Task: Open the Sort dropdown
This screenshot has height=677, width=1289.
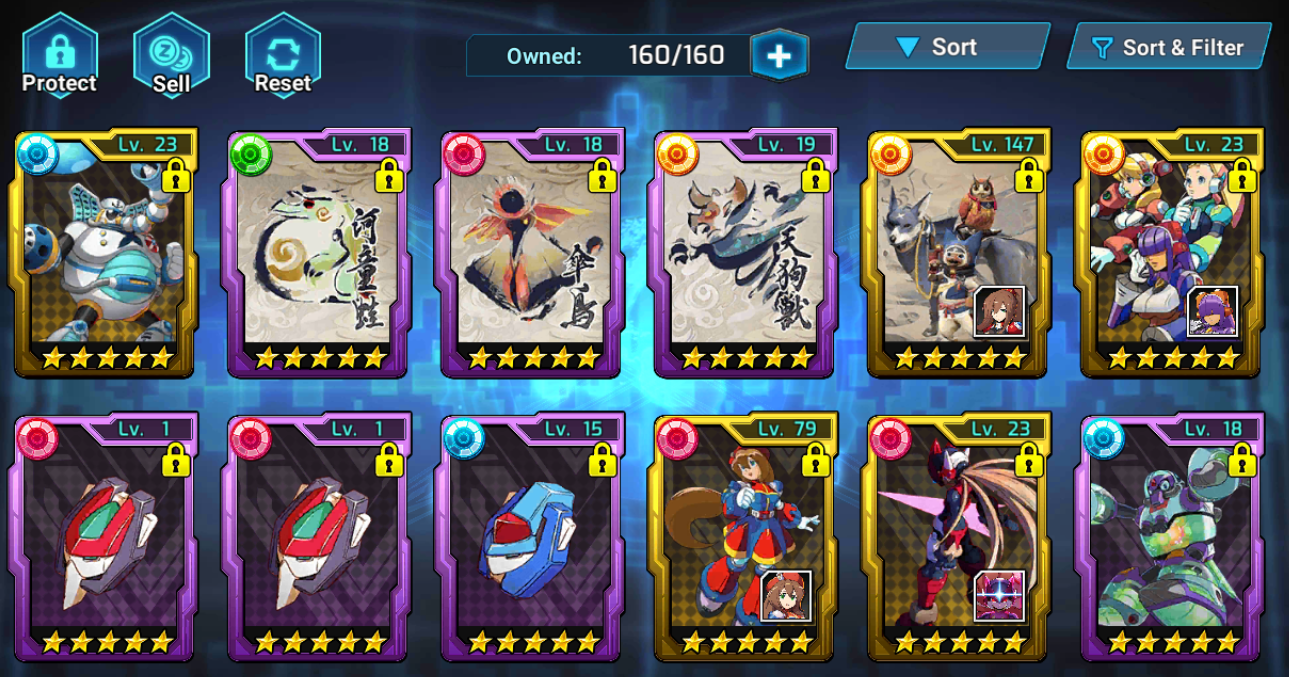Action: 946,47
